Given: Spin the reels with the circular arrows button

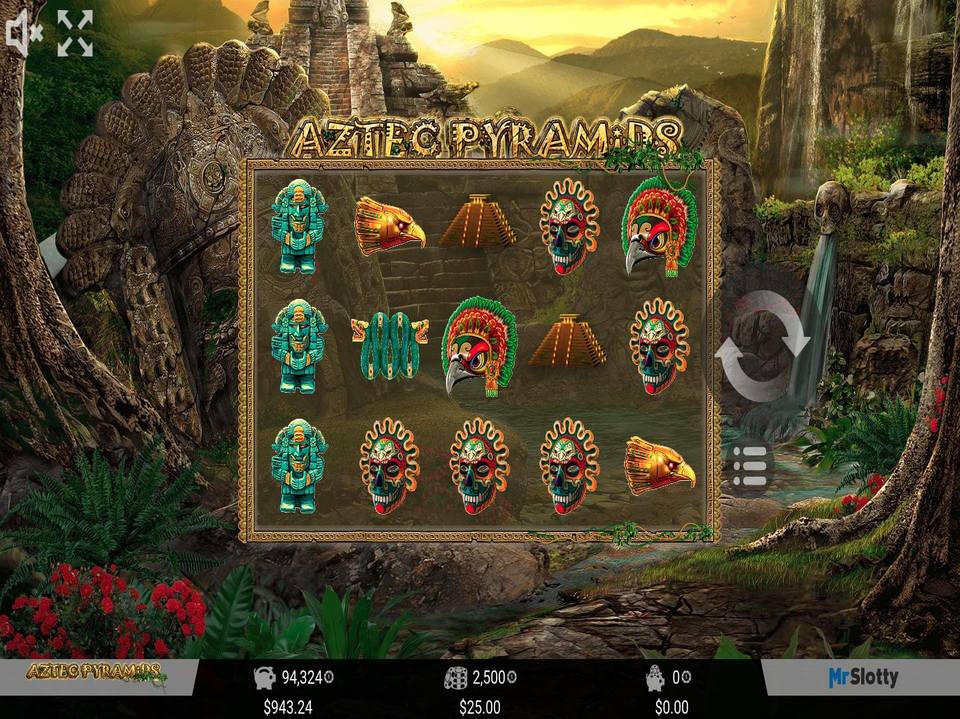Looking at the screenshot, I should pos(762,347).
